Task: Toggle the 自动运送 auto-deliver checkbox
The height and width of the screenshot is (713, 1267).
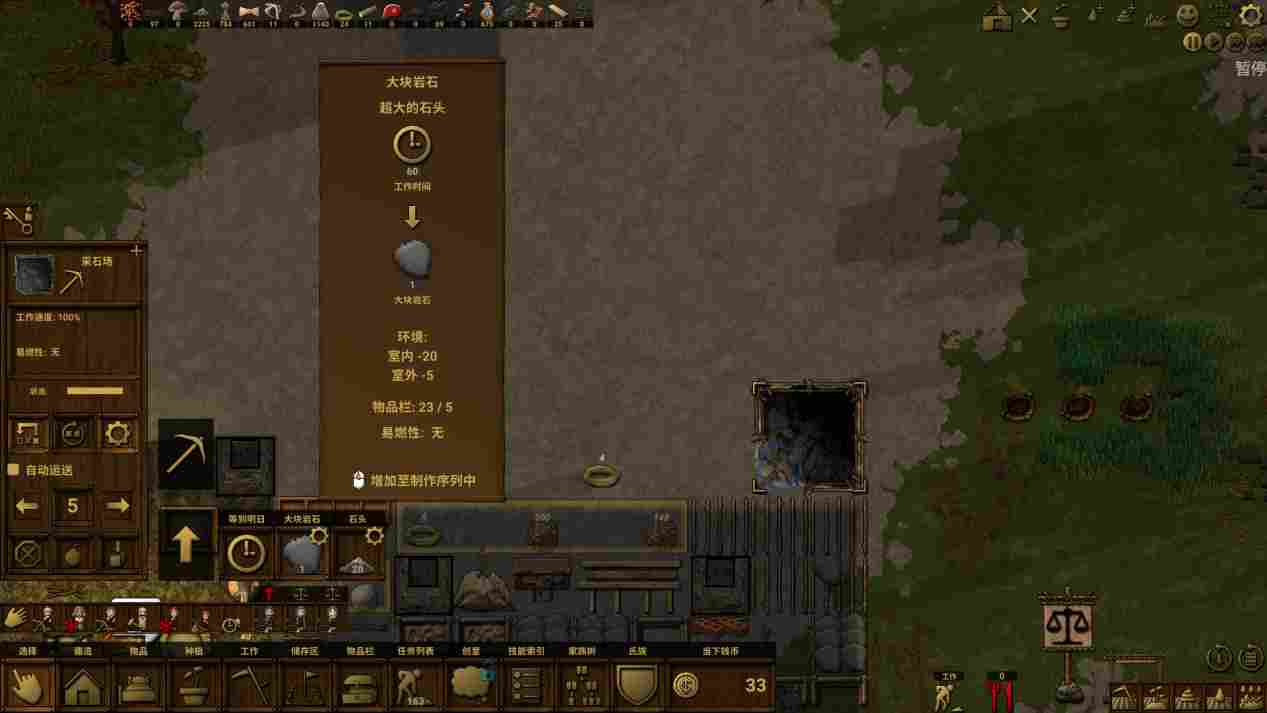Action: pyautogui.click(x=14, y=469)
